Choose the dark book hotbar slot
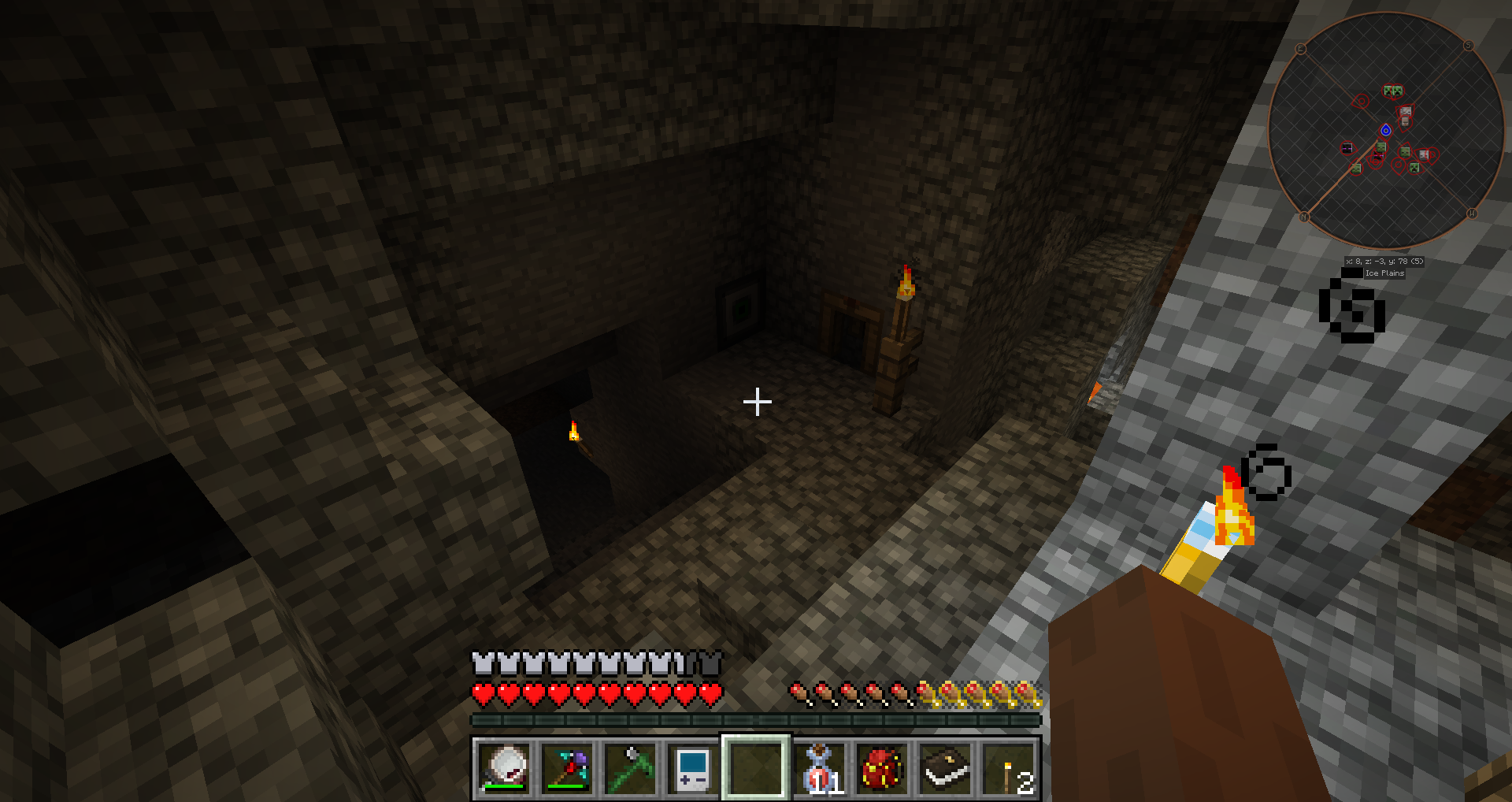Screen dimensions: 1512x802 945,768
